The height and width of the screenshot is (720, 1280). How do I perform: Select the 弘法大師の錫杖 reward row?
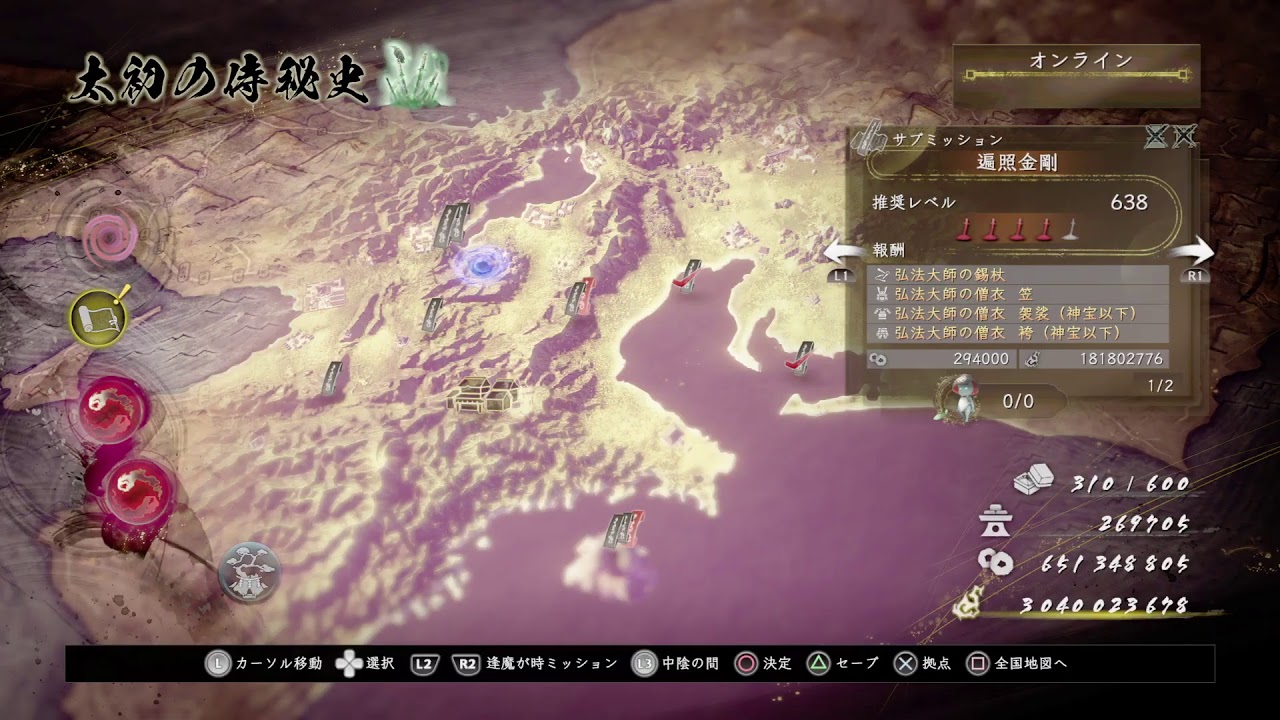point(1018,274)
